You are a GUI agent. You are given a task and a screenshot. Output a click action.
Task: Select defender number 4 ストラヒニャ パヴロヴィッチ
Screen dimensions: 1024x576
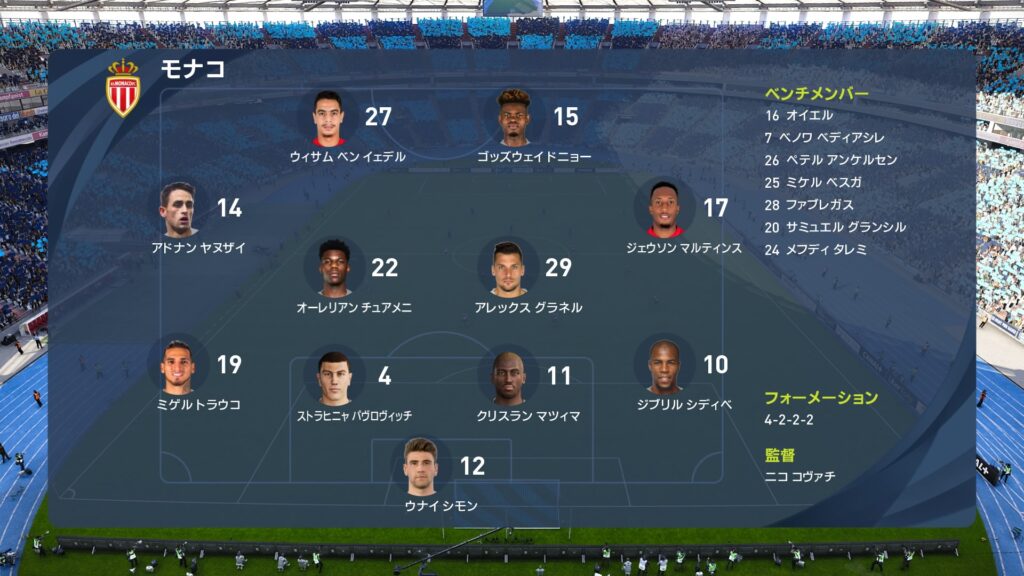tap(334, 376)
